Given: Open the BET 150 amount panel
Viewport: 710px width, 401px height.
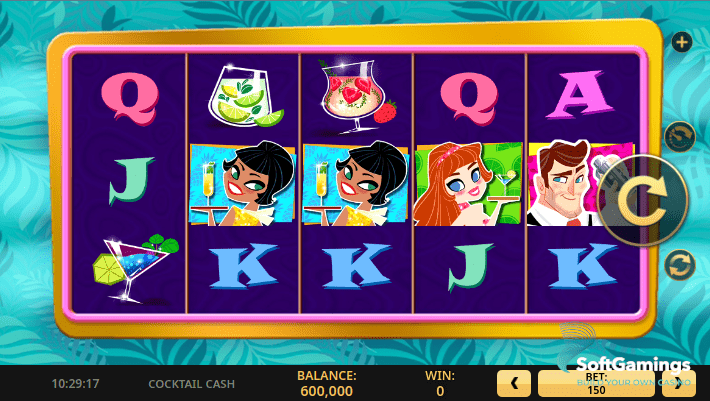Looking at the screenshot, I should [x=597, y=383].
